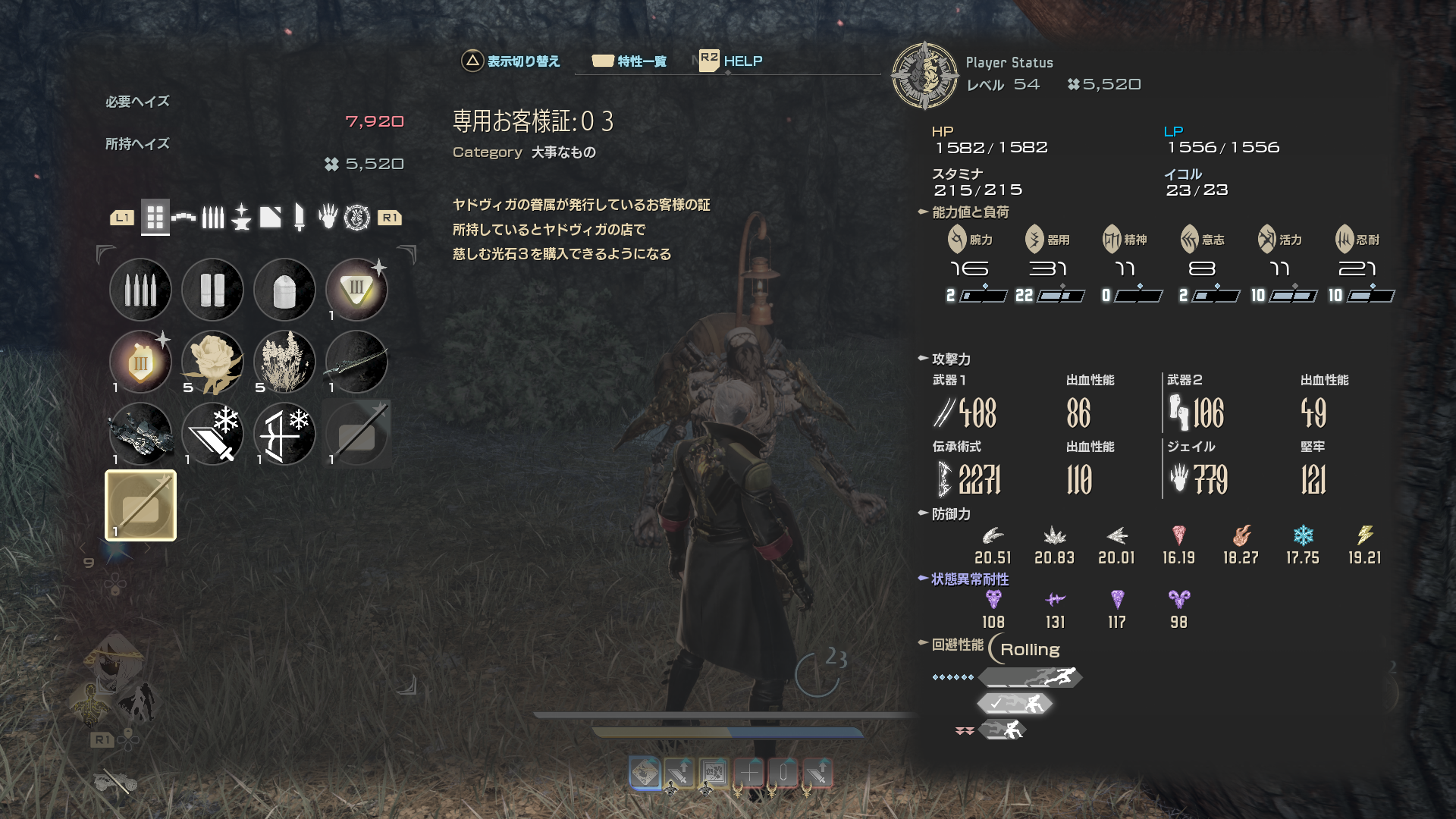
Task: Open the sword category tab
Action: pyautogui.click(x=299, y=218)
